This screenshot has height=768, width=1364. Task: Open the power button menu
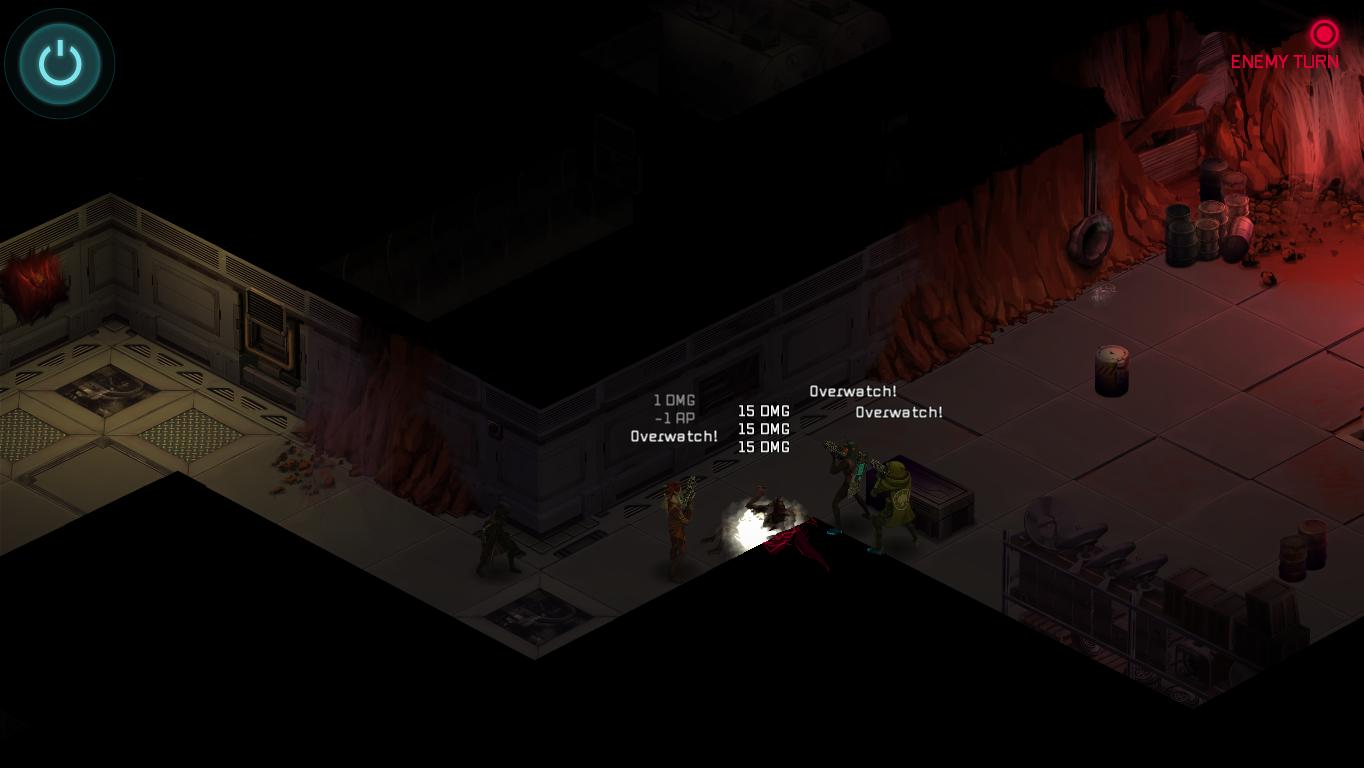(60, 64)
